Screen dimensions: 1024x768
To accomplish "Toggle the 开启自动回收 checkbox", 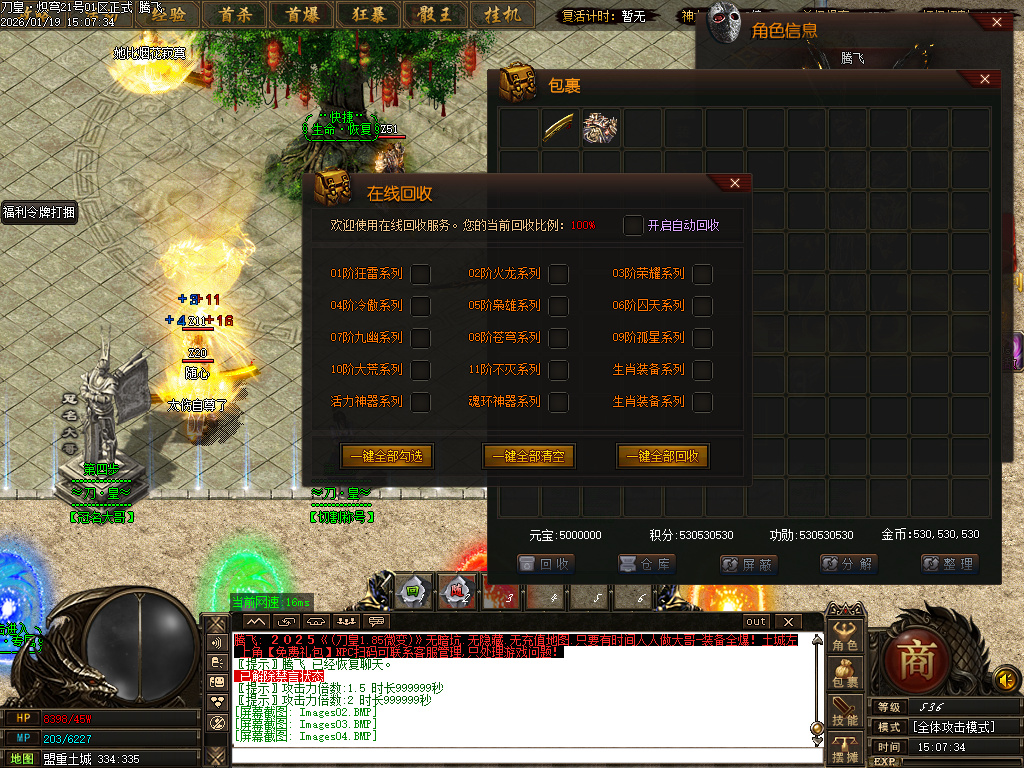I will (633, 225).
